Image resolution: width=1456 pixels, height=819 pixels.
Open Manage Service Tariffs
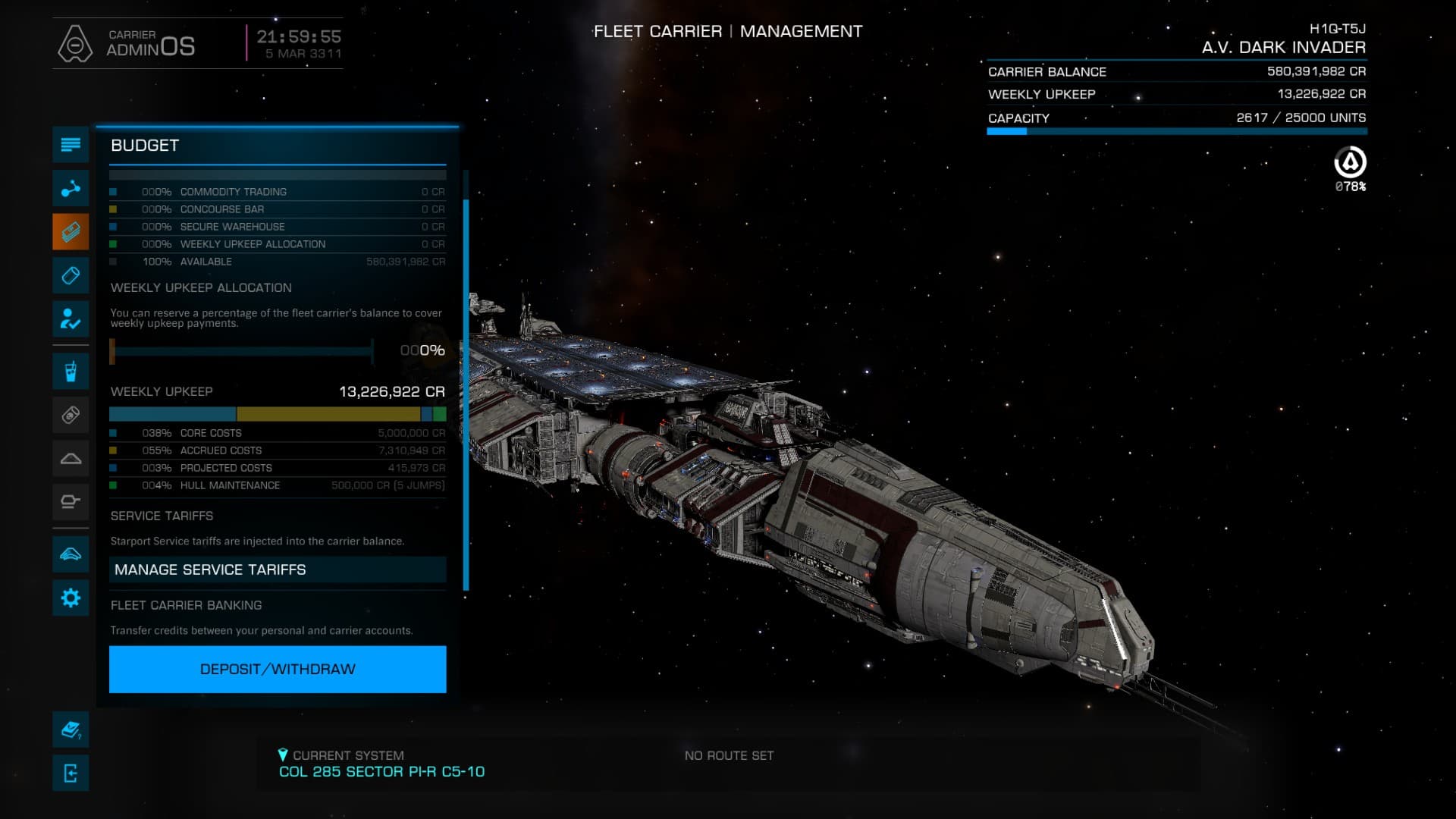click(278, 570)
